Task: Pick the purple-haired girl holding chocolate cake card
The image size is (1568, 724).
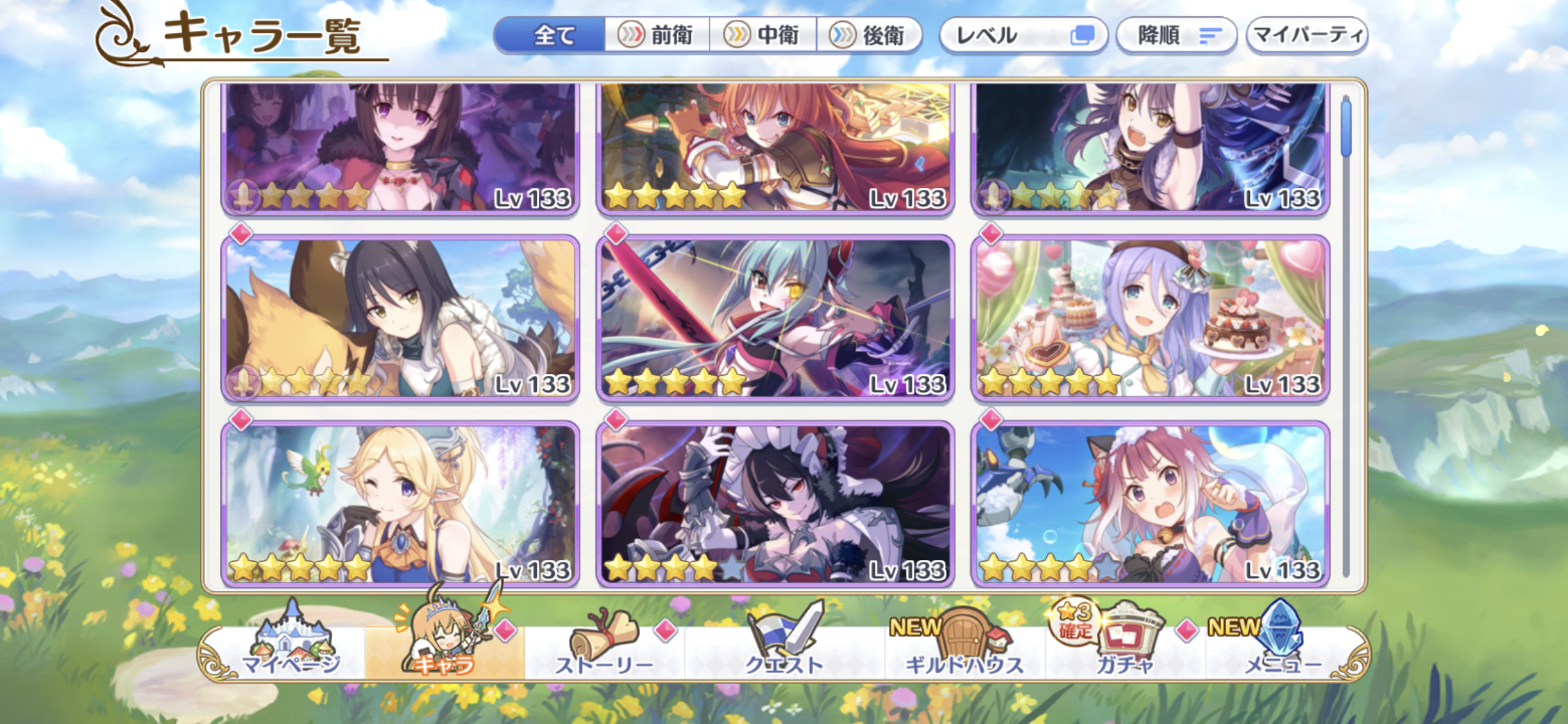Action: point(1150,319)
